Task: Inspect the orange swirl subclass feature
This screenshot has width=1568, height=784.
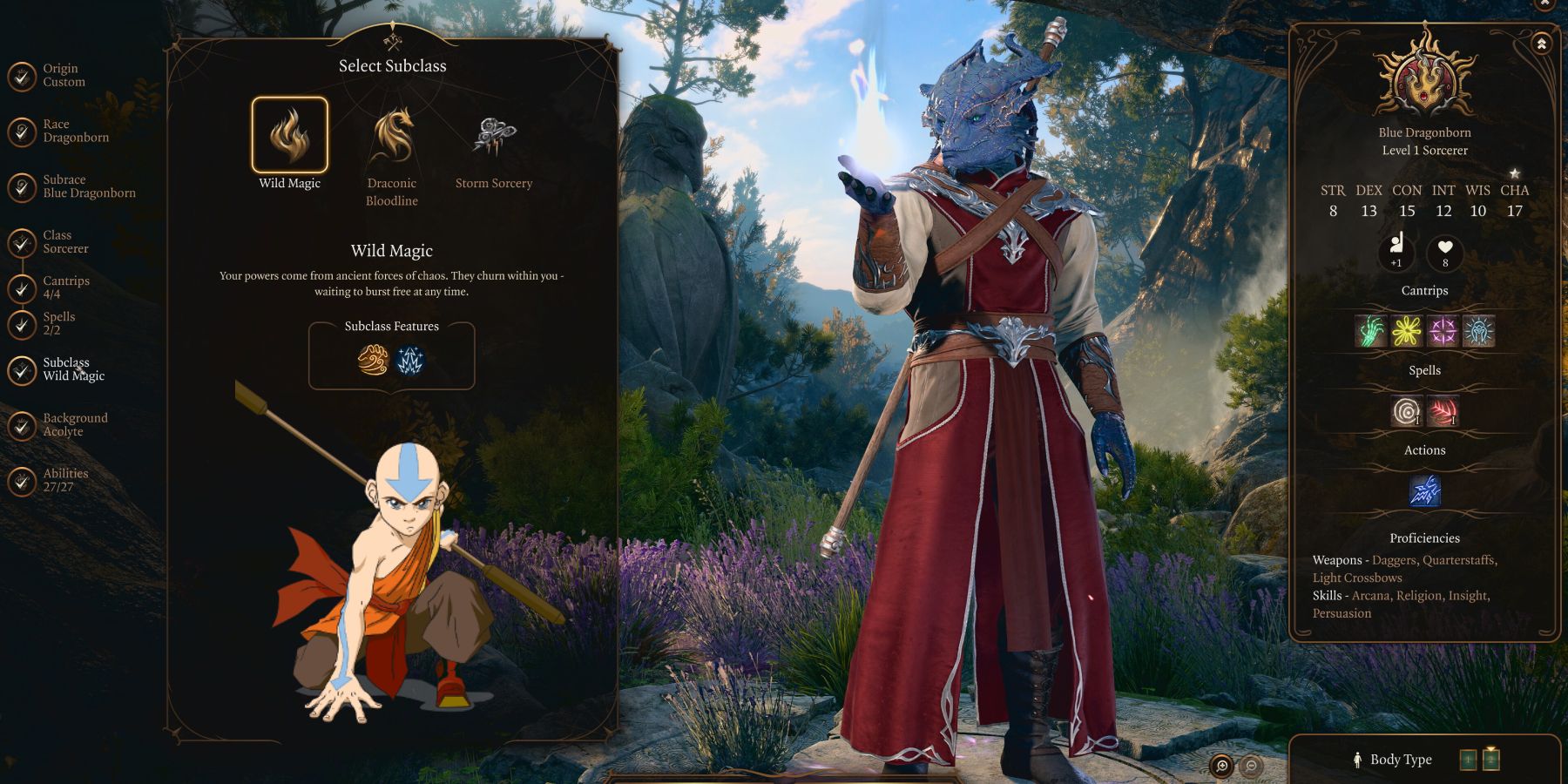Action: tap(373, 360)
